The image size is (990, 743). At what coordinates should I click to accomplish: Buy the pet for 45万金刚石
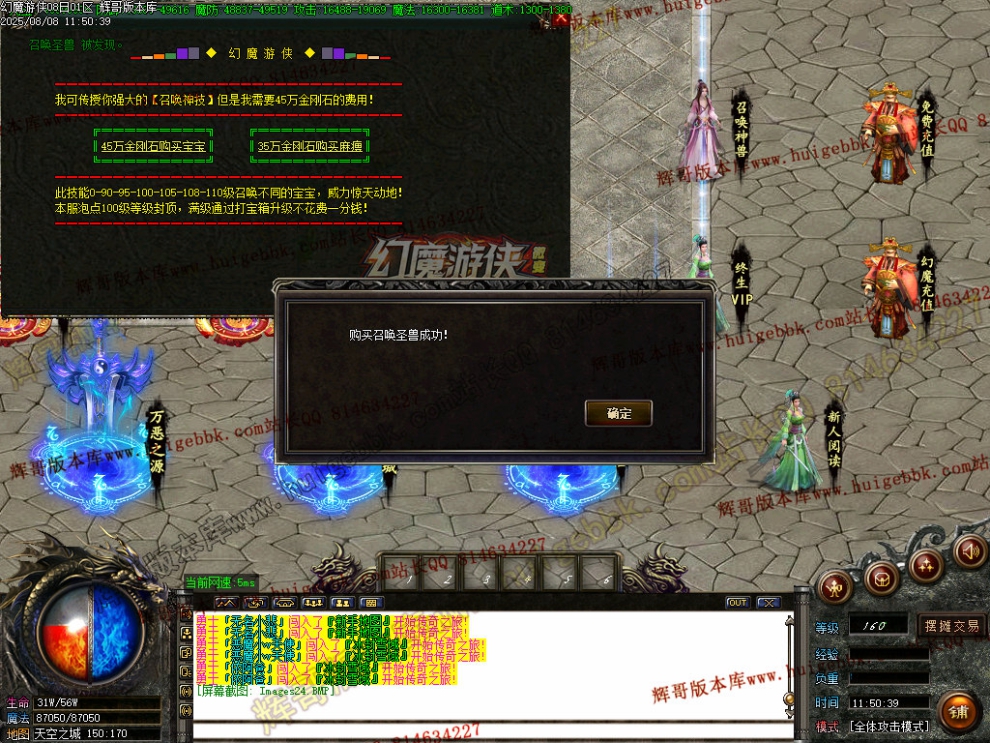tap(153, 146)
